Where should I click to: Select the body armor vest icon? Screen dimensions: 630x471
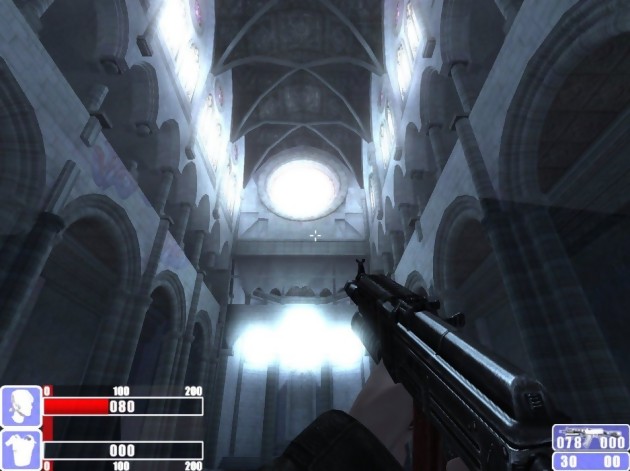[20, 449]
